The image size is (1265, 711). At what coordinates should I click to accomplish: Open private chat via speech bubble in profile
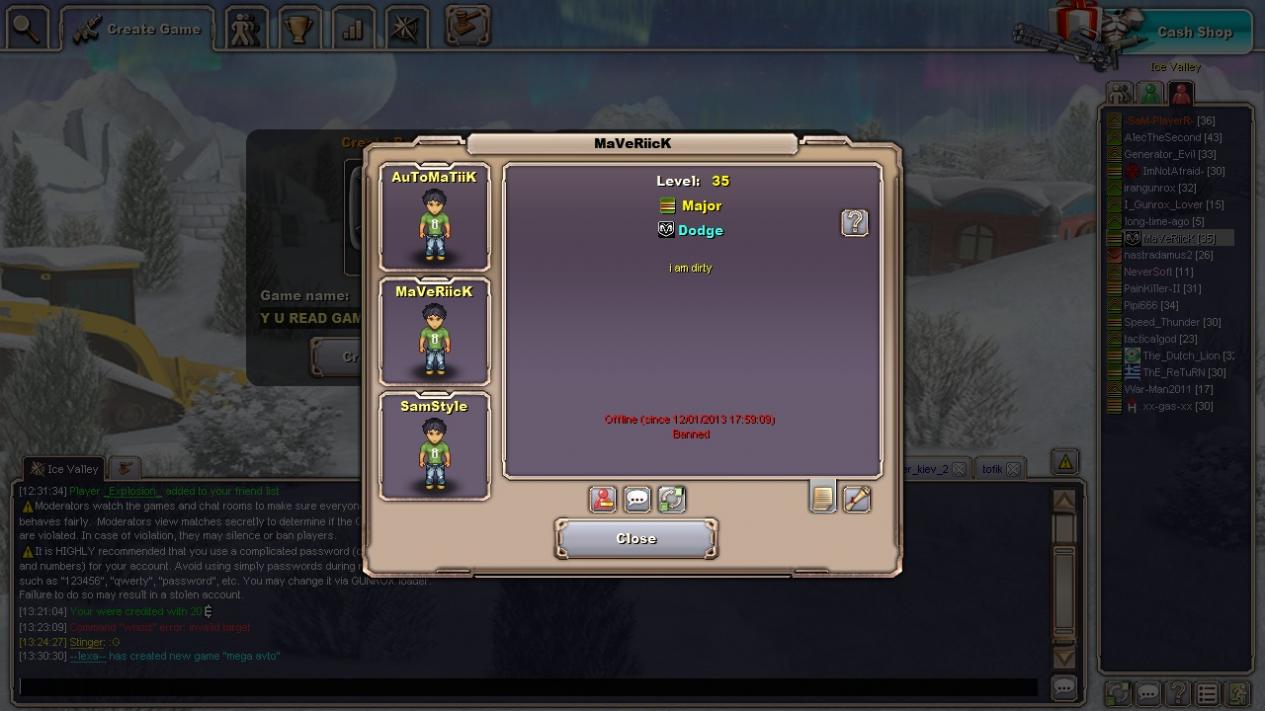click(x=637, y=499)
